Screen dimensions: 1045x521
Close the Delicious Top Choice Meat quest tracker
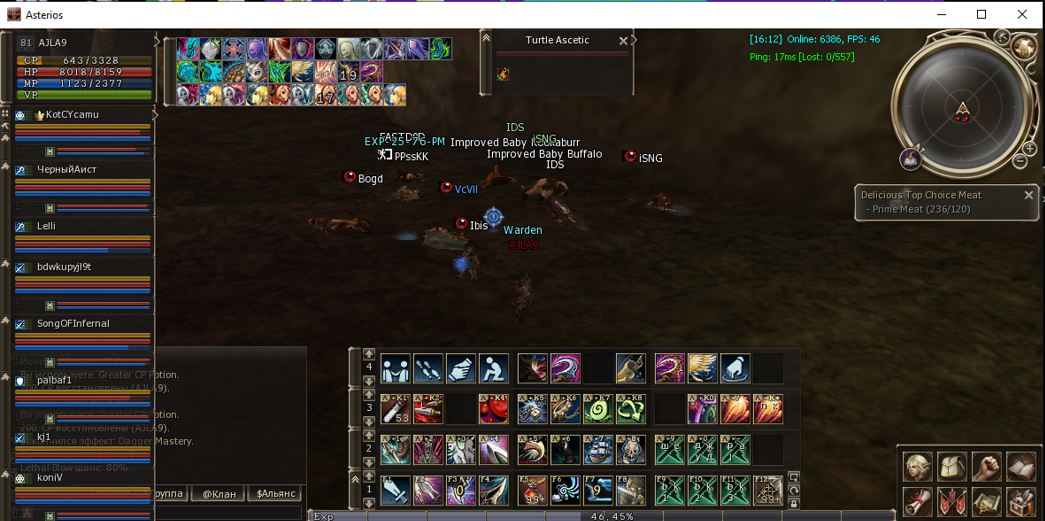tap(1028, 195)
